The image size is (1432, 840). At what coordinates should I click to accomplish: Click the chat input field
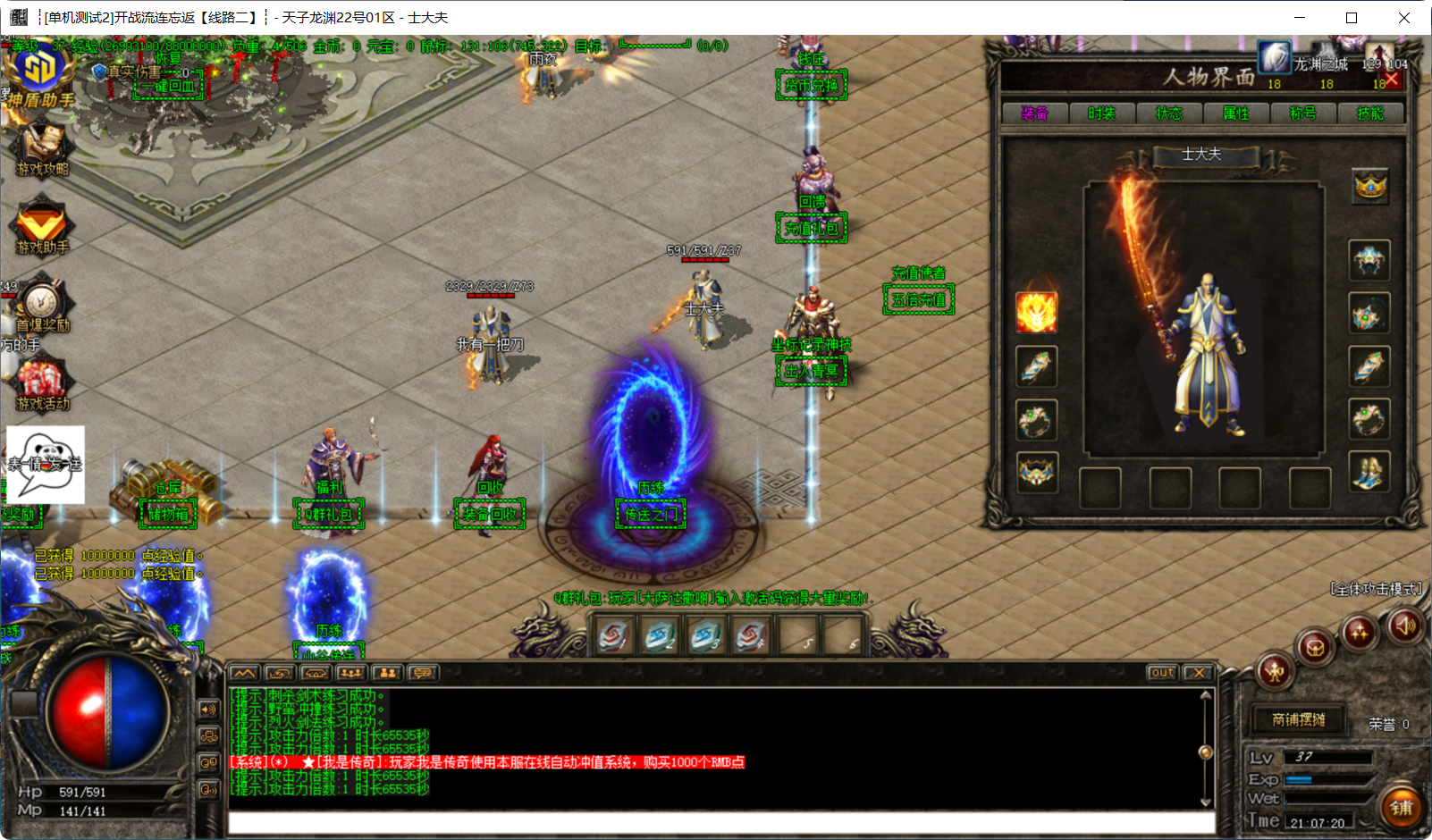[720, 822]
